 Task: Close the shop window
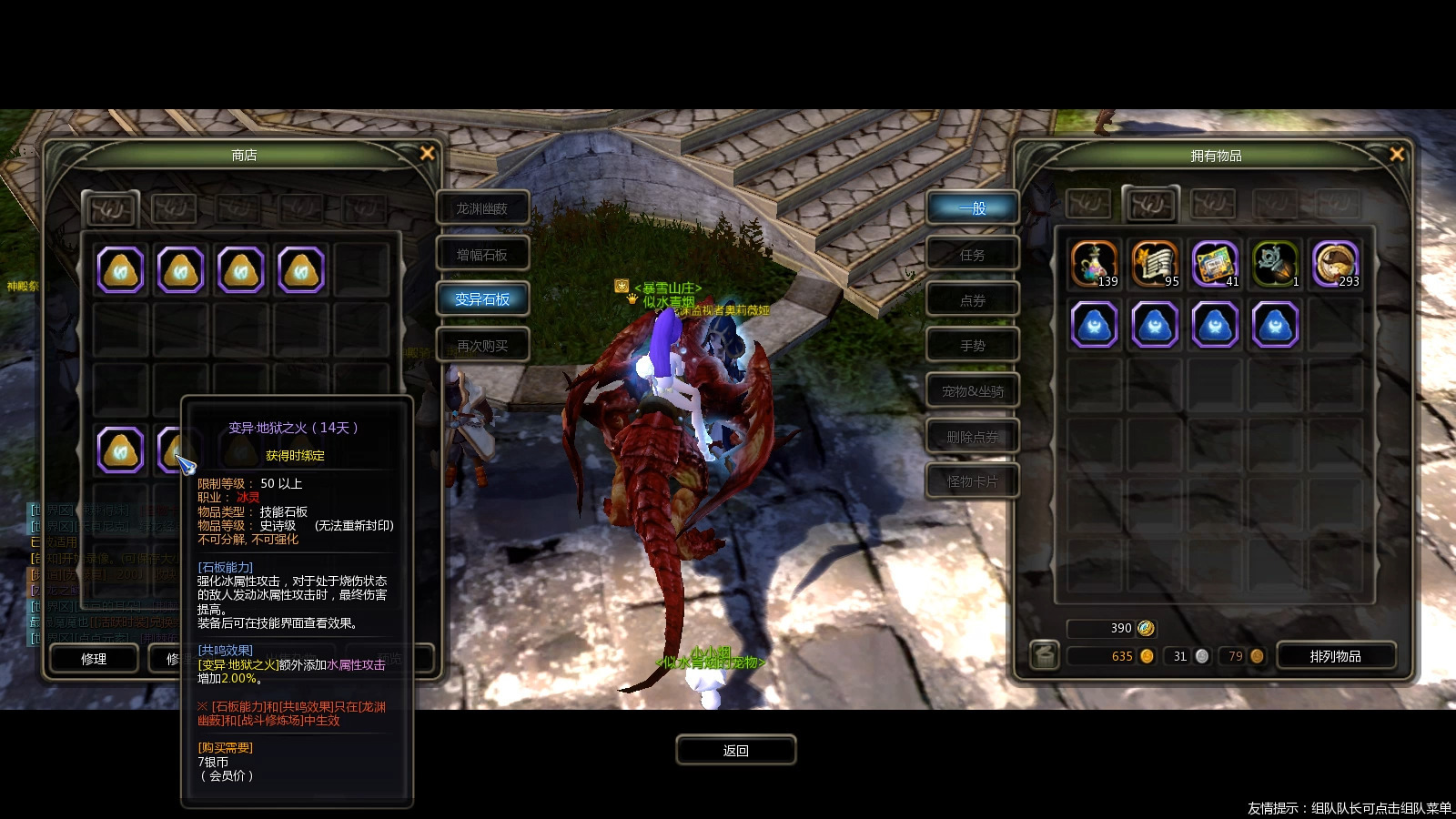(x=427, y=154)
